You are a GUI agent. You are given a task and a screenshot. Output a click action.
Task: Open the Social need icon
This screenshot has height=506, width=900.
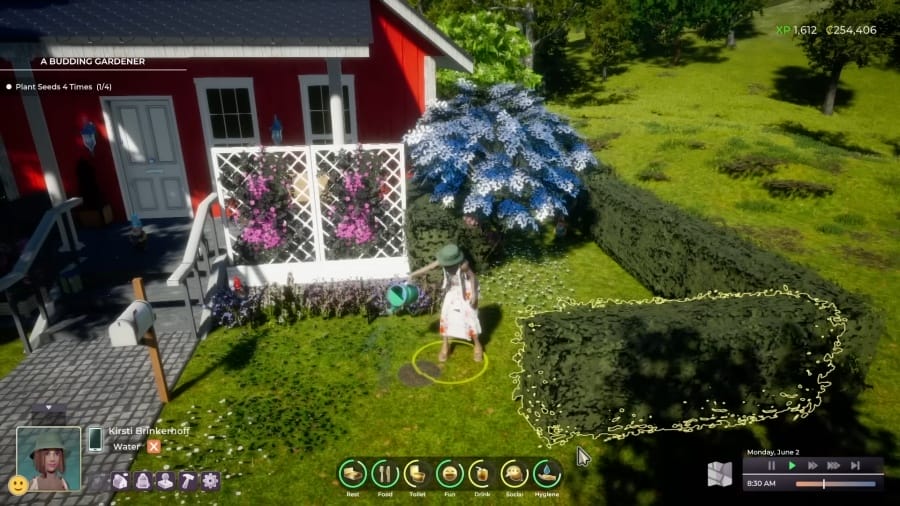[515, 473]
